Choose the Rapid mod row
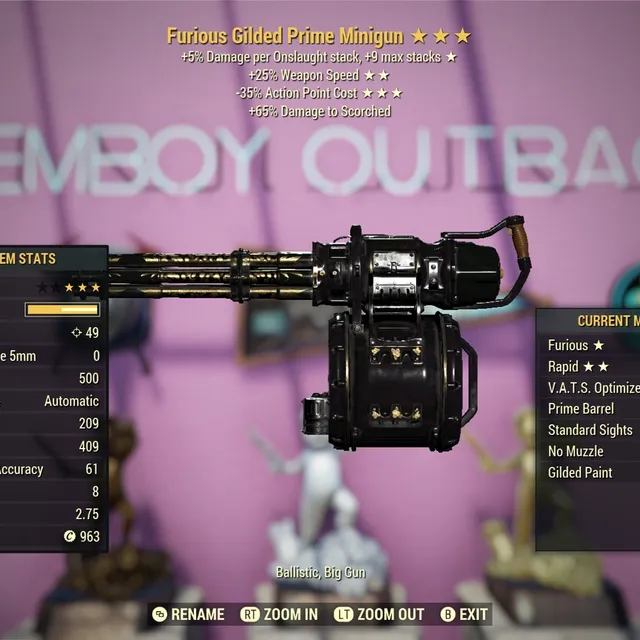The image size is (640, 640). point(578,367)
